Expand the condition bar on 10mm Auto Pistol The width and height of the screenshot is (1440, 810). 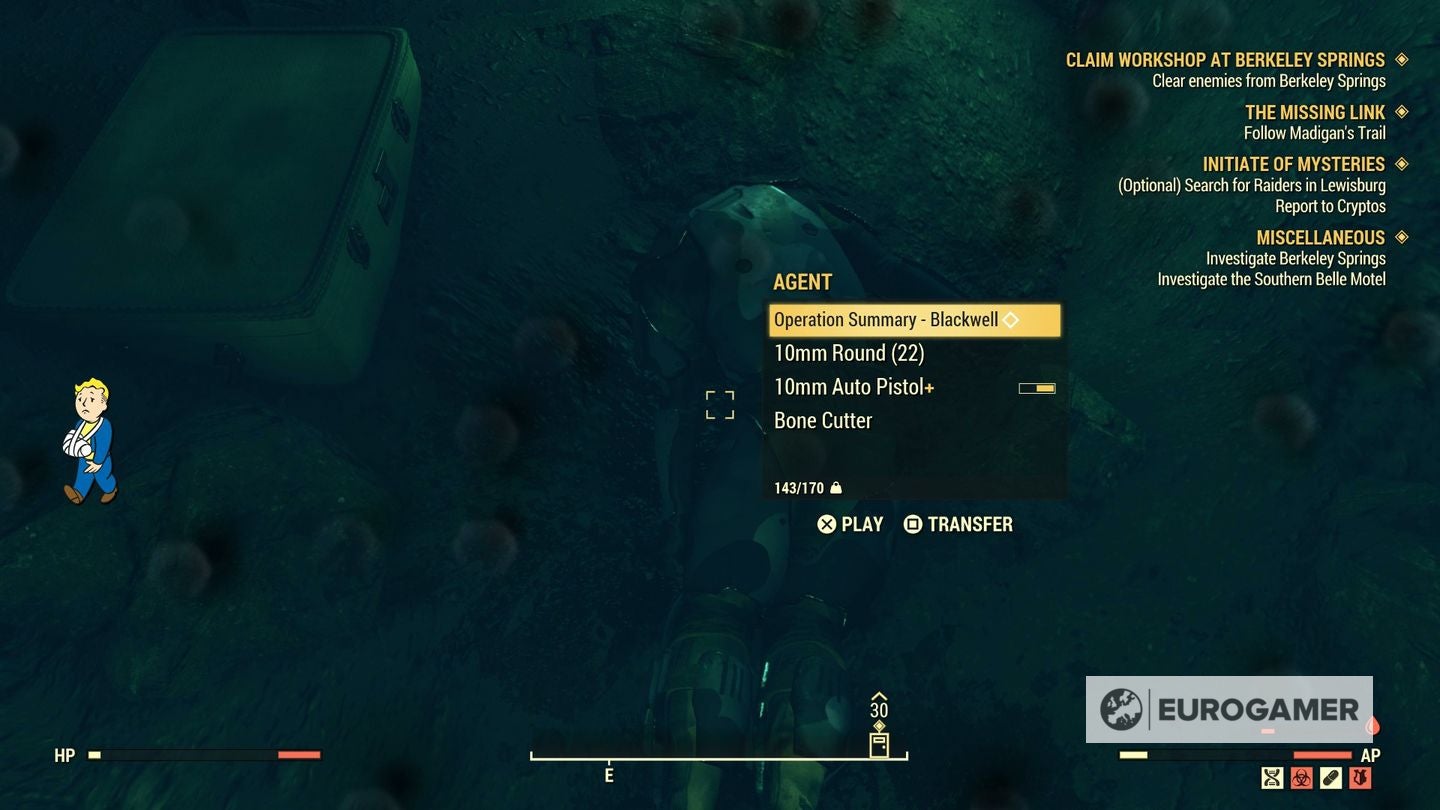tap(1038, 387)
